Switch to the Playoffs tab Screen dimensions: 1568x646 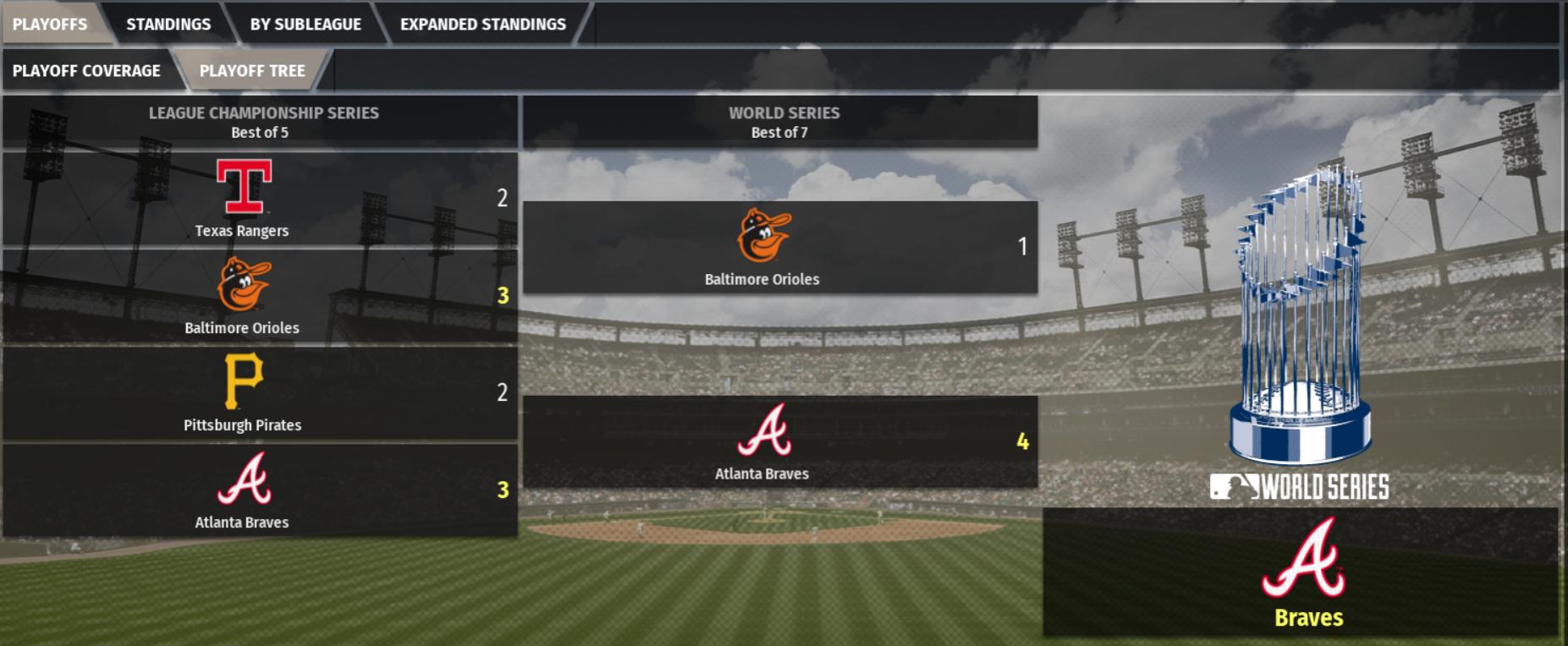point(50,24)
